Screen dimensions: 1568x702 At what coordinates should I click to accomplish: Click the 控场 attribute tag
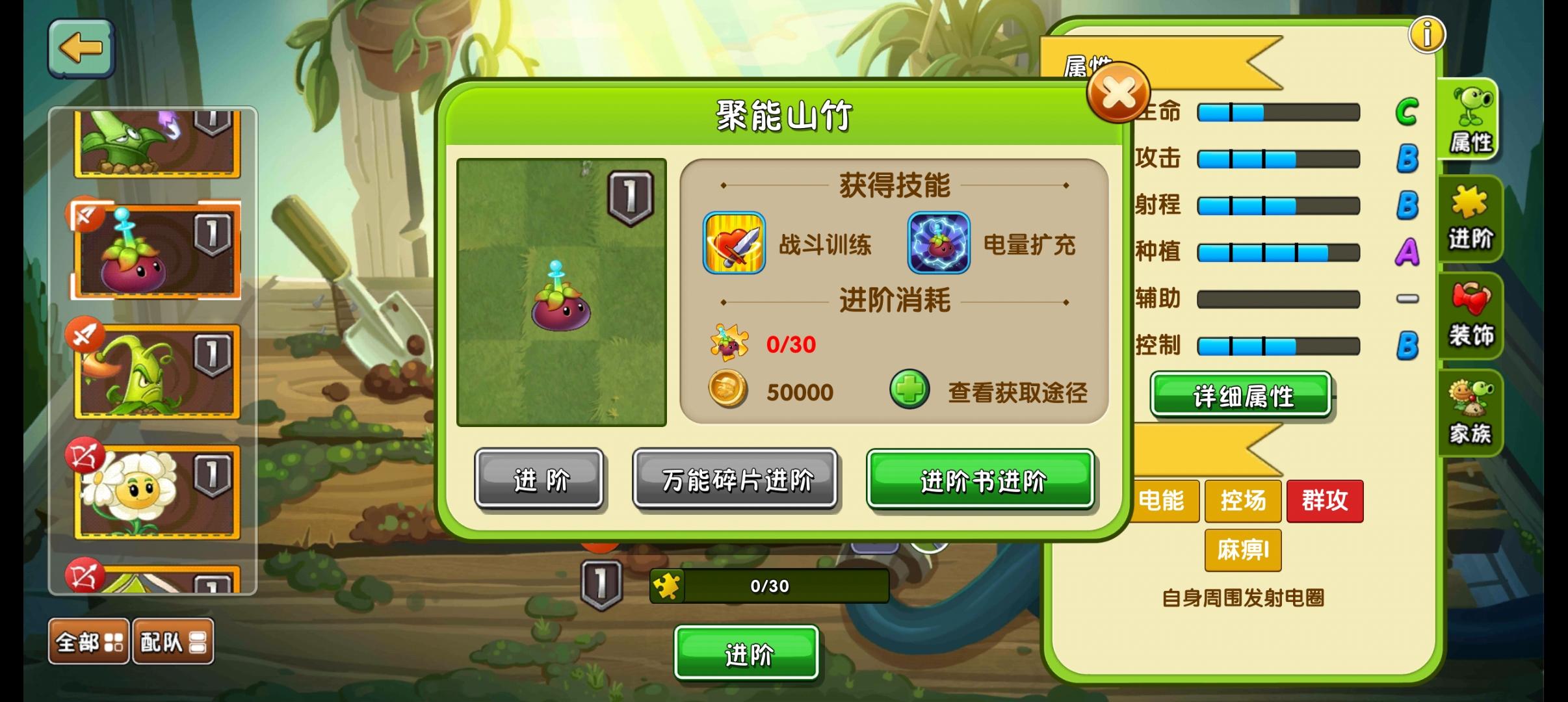click(x=1243, y=501)
